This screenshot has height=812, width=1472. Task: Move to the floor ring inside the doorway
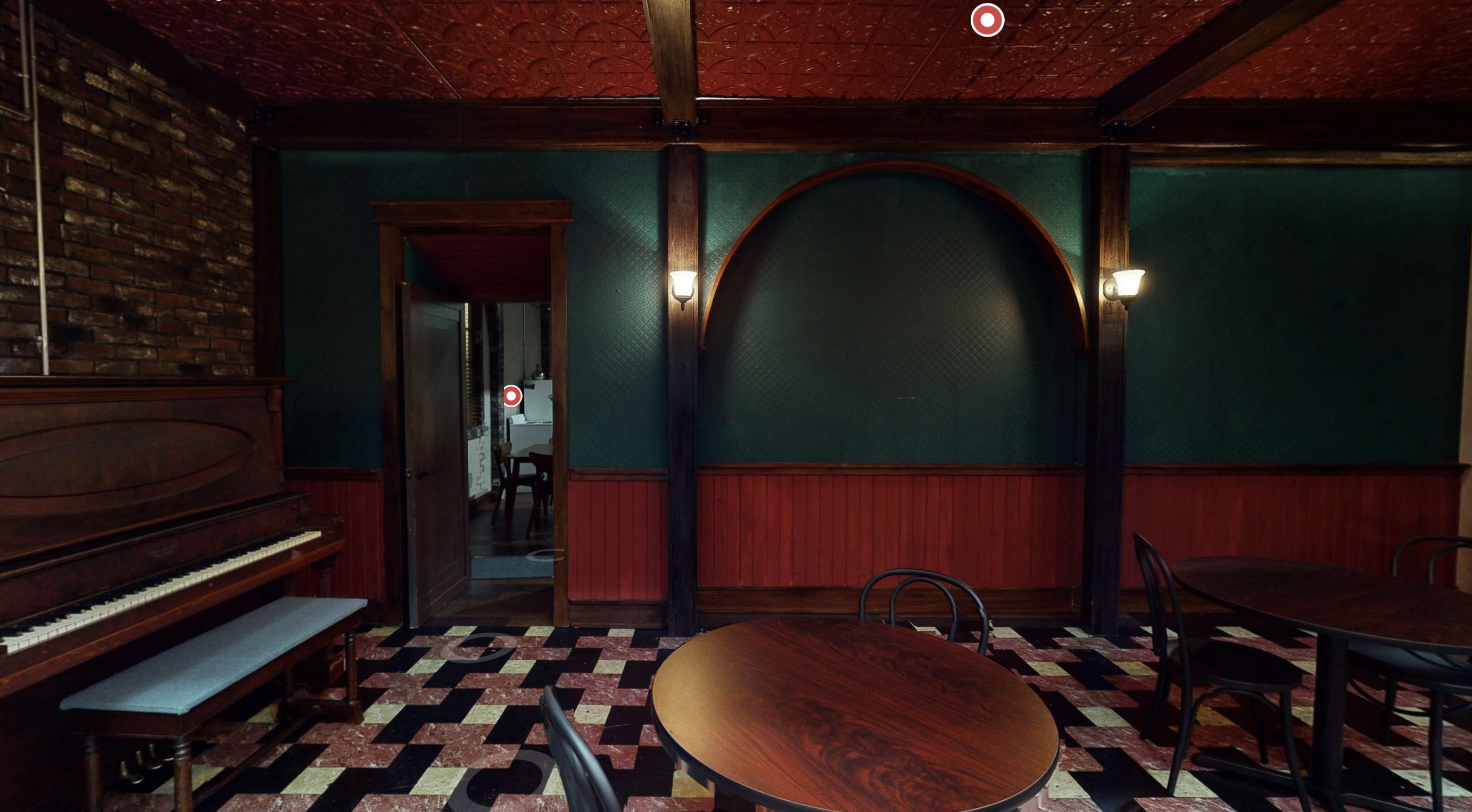tap(545, 554)
